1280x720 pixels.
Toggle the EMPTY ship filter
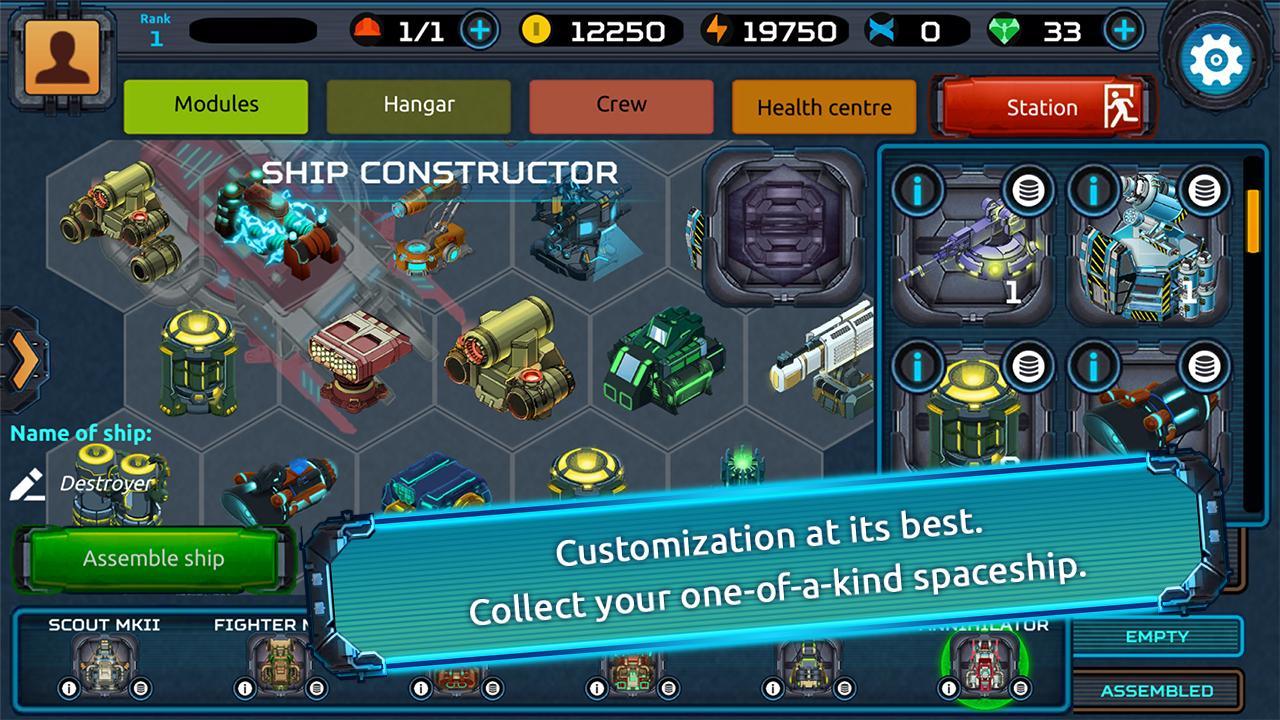tap(1155, 637)
